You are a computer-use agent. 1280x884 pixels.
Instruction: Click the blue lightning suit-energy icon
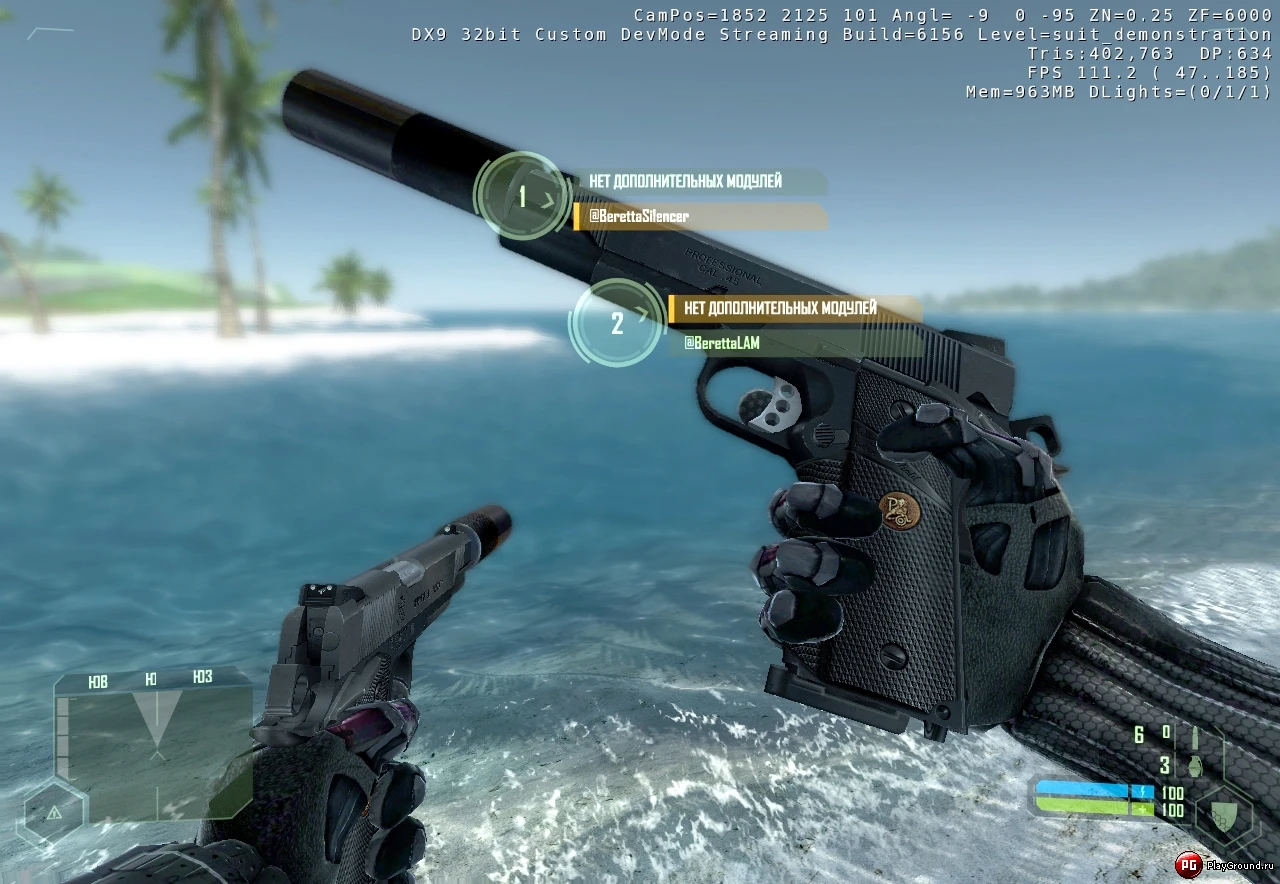[x=1142, y=791]
